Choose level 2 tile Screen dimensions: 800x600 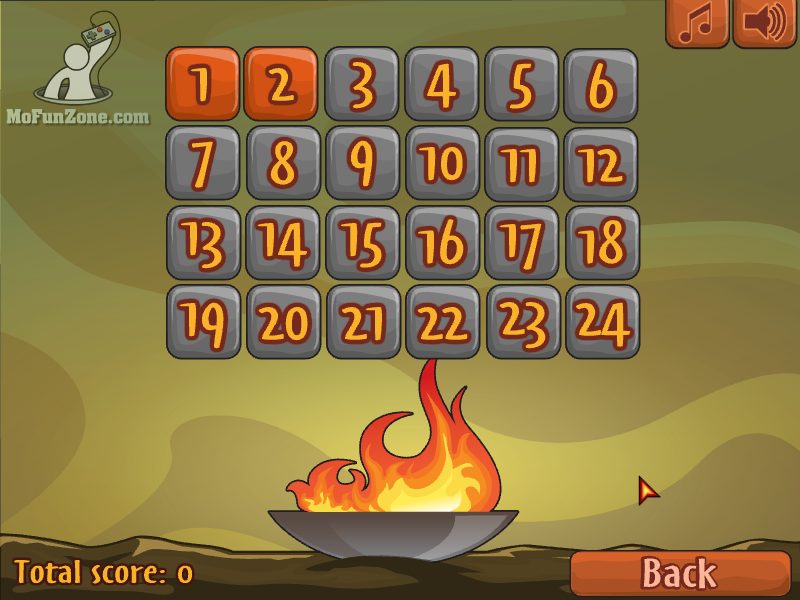click(282, 84)
